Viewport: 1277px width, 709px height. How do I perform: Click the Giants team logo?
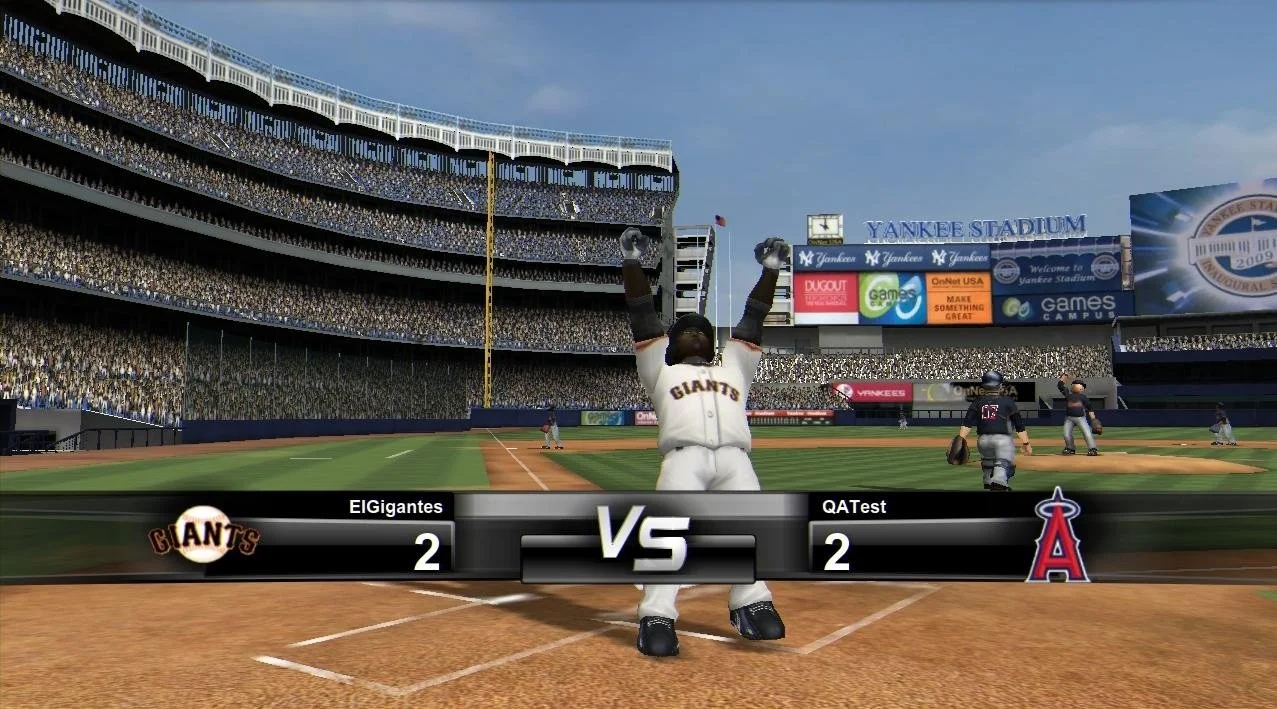point(204,535)
